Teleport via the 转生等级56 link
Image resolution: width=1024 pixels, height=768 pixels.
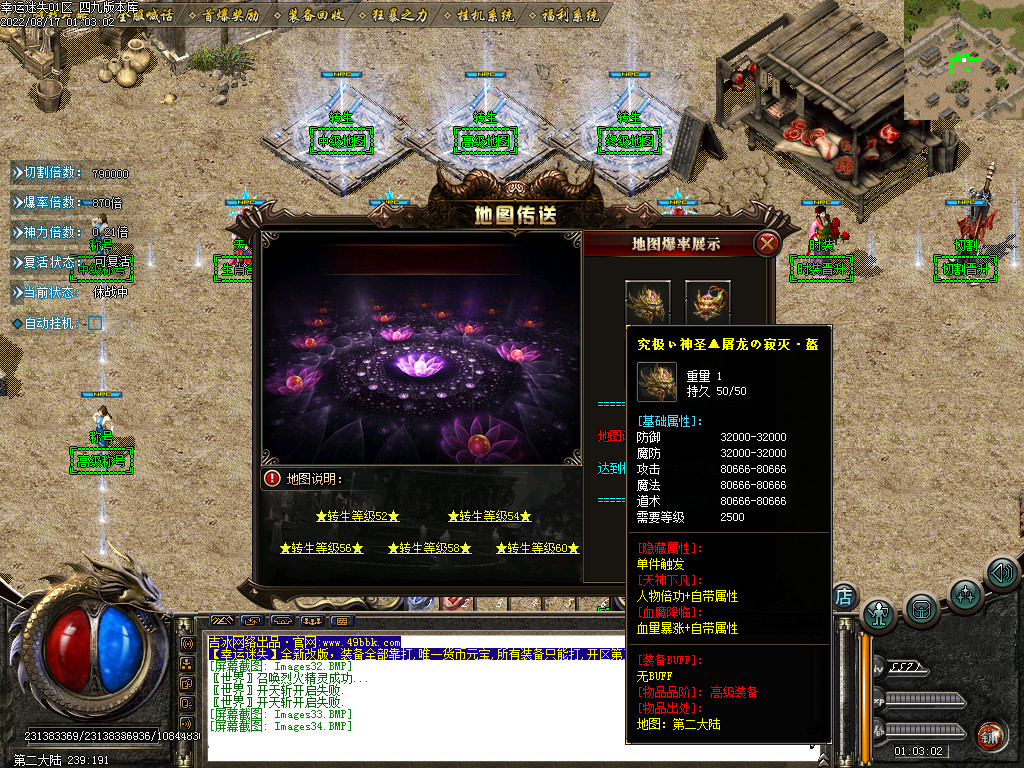[321, 548]
